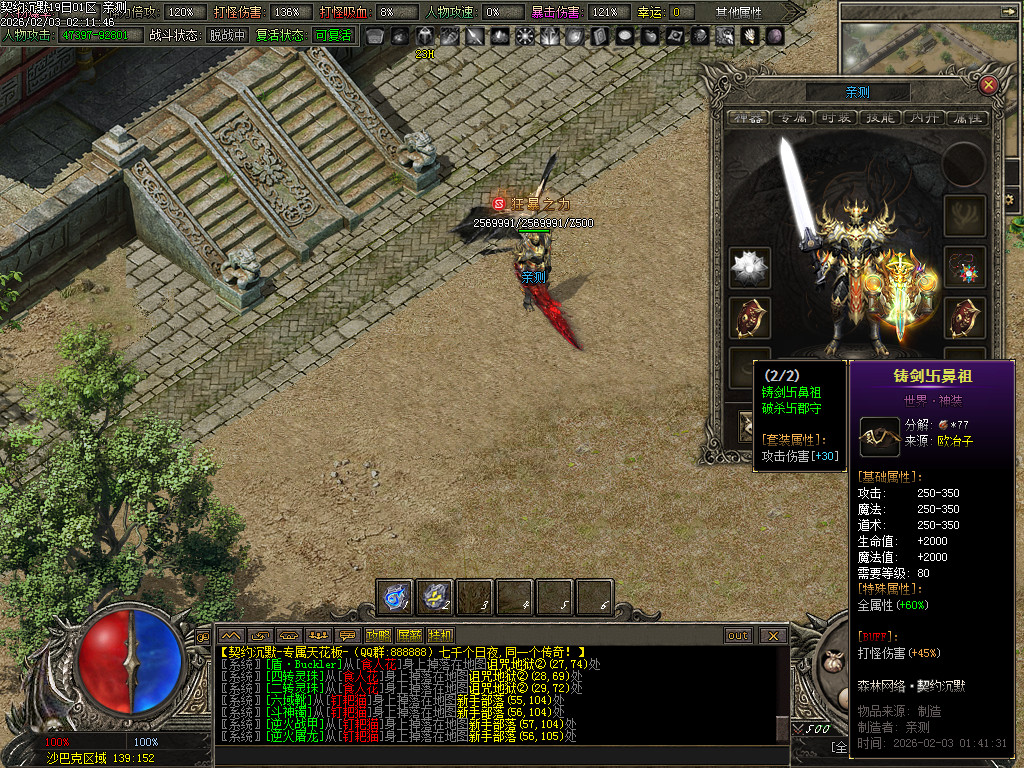Toggle the 屏蔽 chat filter button

(x=409, y=635)
